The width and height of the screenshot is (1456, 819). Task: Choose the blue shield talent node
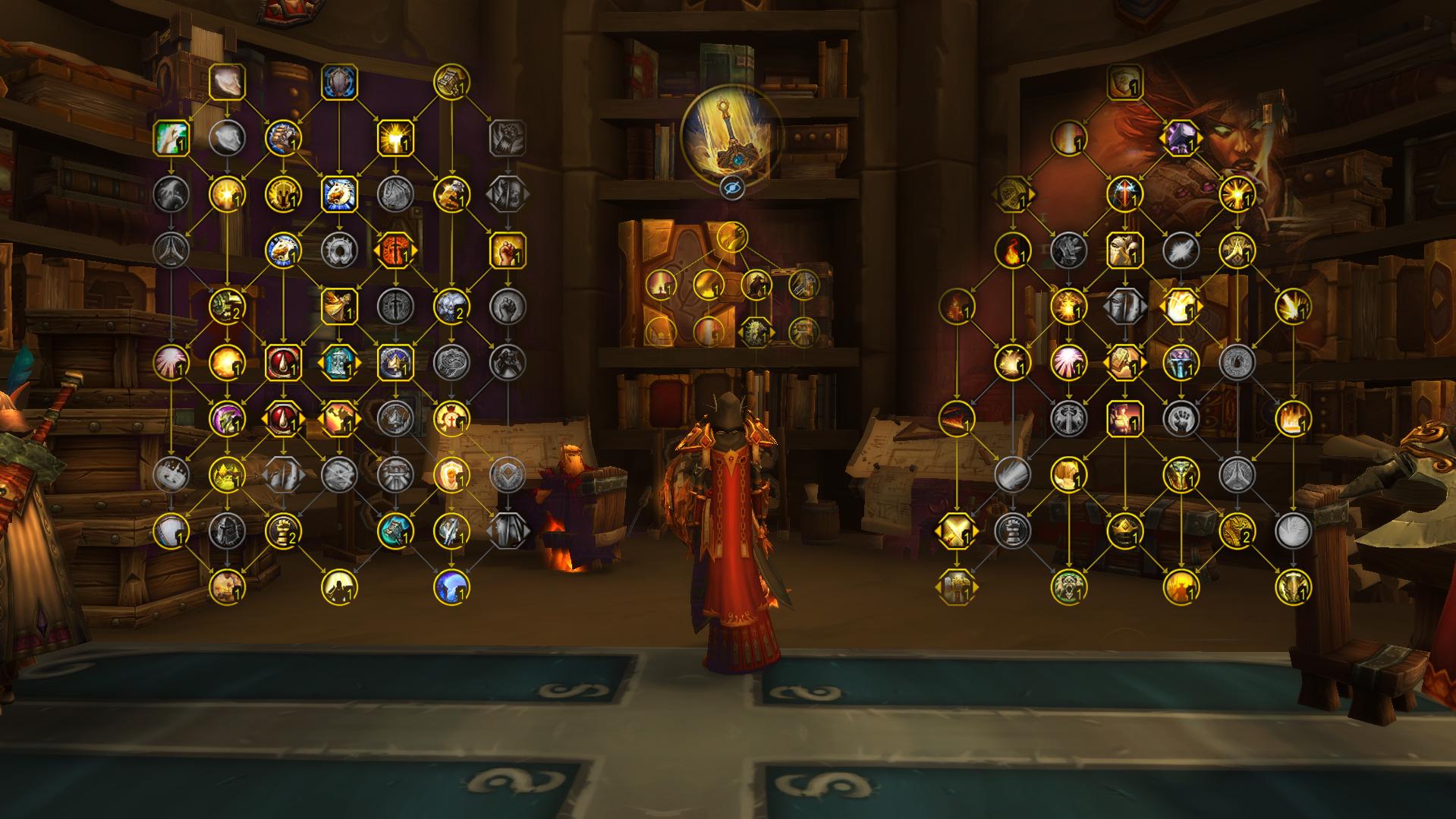pyautogui.click(x=339, y=82)
